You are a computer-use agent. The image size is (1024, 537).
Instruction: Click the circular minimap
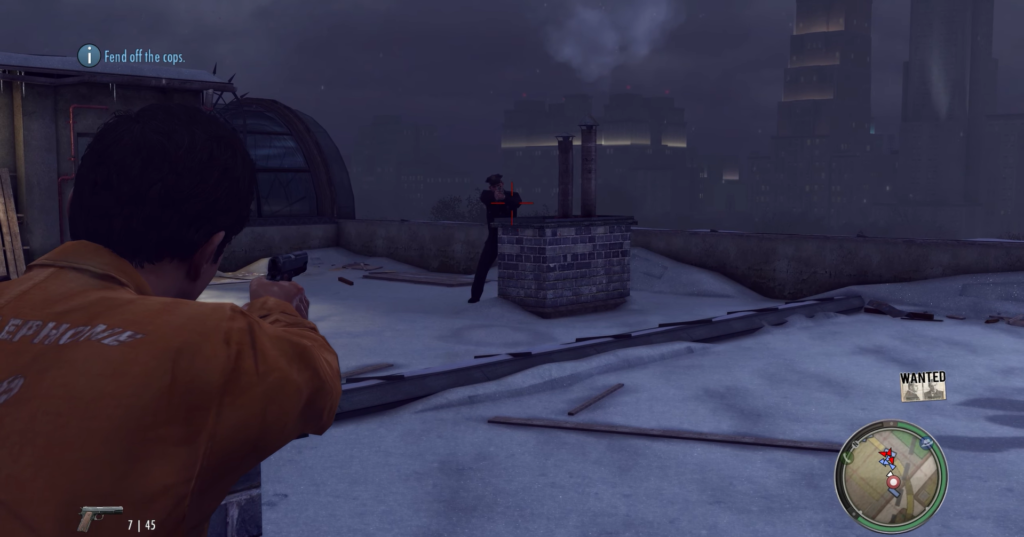tap(890, 477)
